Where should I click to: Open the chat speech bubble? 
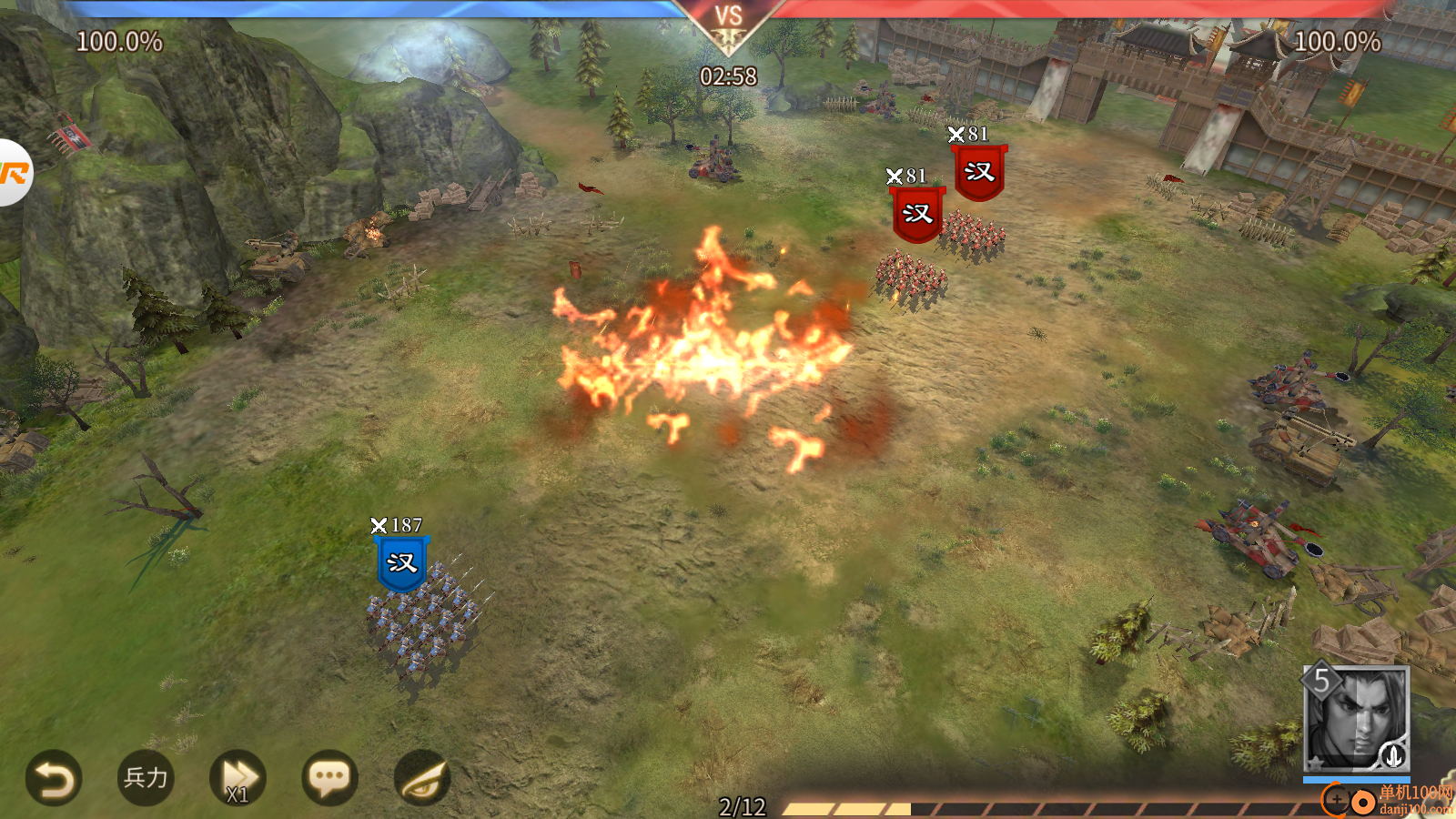329,778
